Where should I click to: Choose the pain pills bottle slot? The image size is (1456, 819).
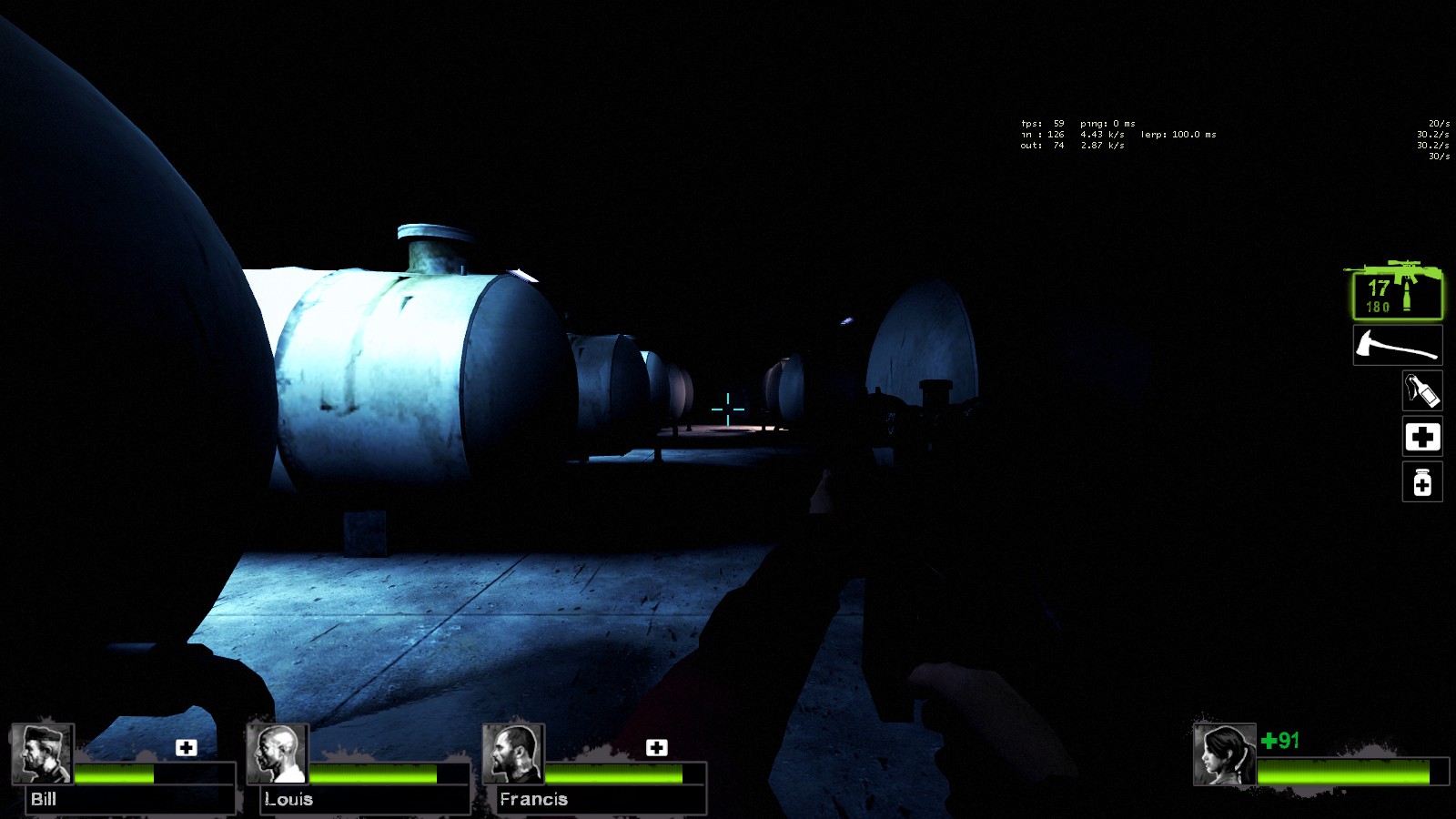point(1421,482)
